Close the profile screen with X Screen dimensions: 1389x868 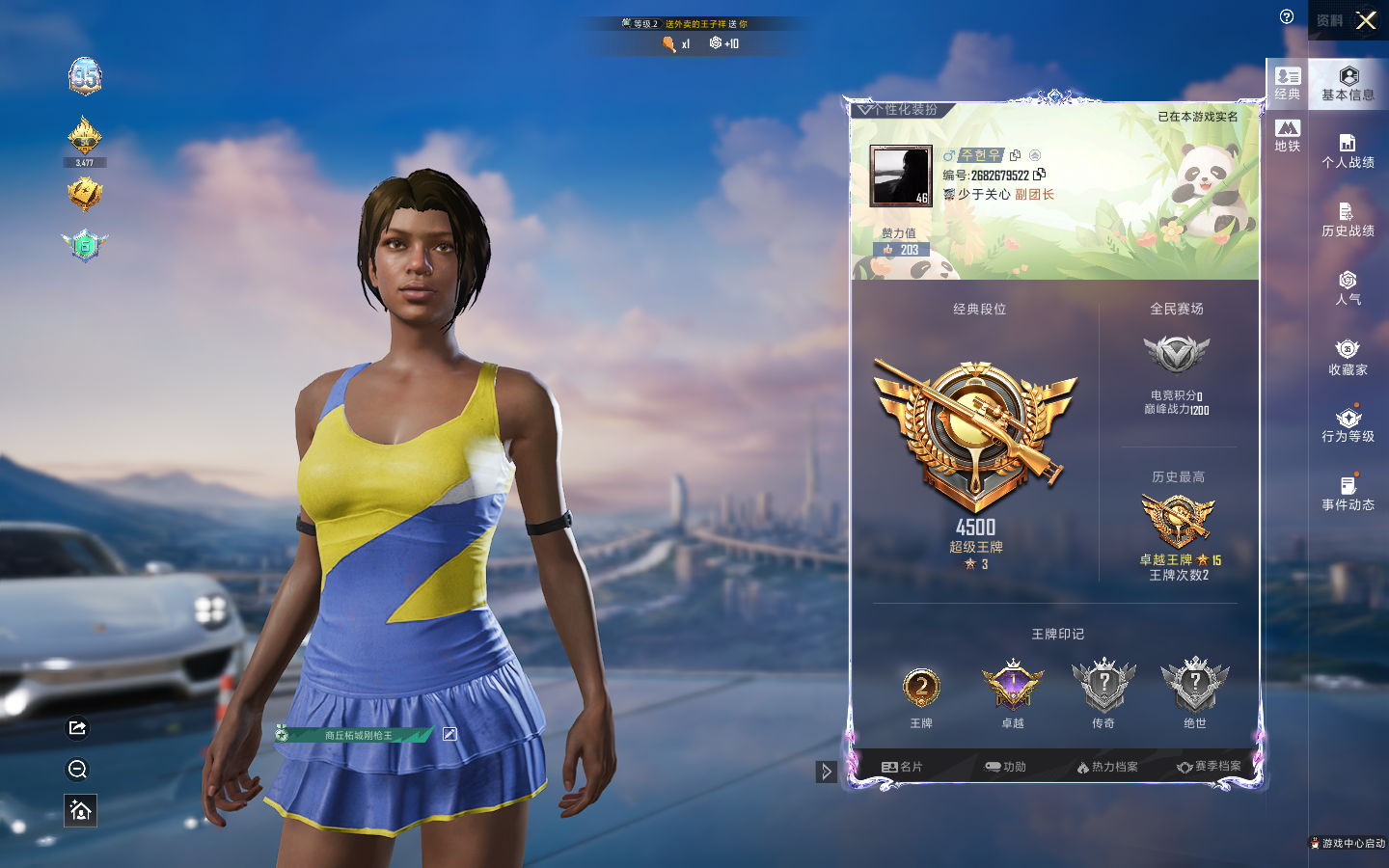point(1366,20)
